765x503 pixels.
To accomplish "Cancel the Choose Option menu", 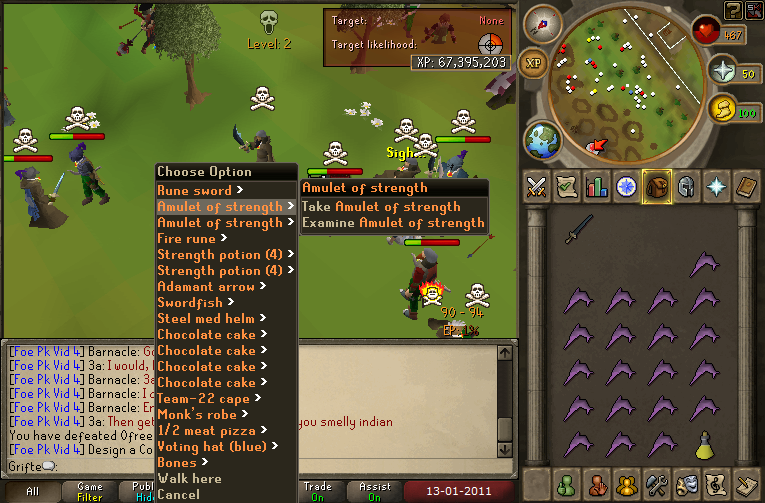I will 178,494.
